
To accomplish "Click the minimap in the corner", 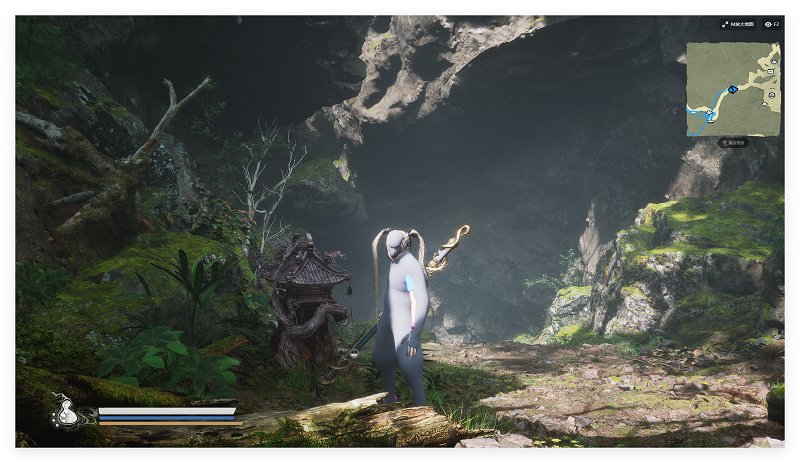I will (733, 89).
